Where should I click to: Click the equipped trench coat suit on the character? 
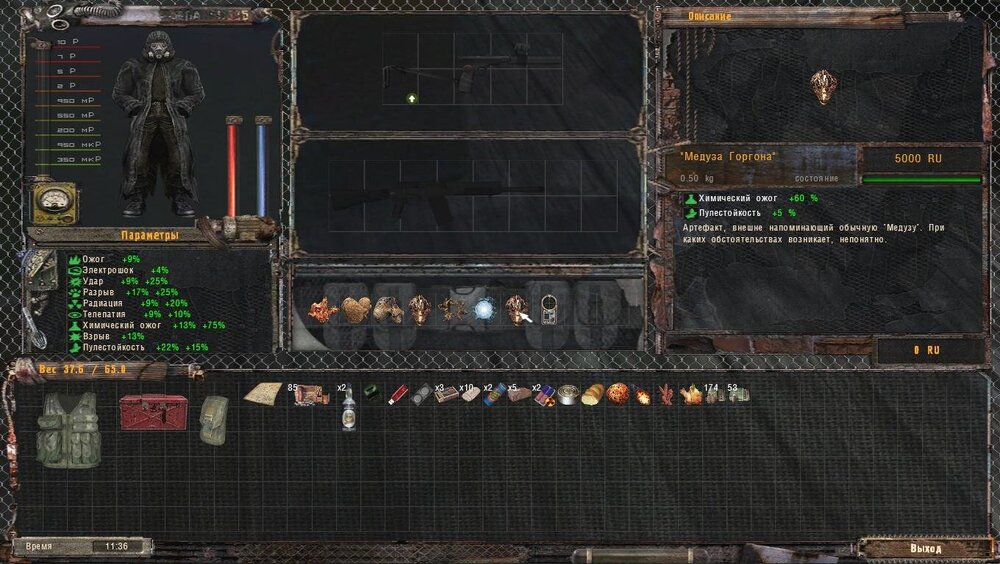click(157, 120)
